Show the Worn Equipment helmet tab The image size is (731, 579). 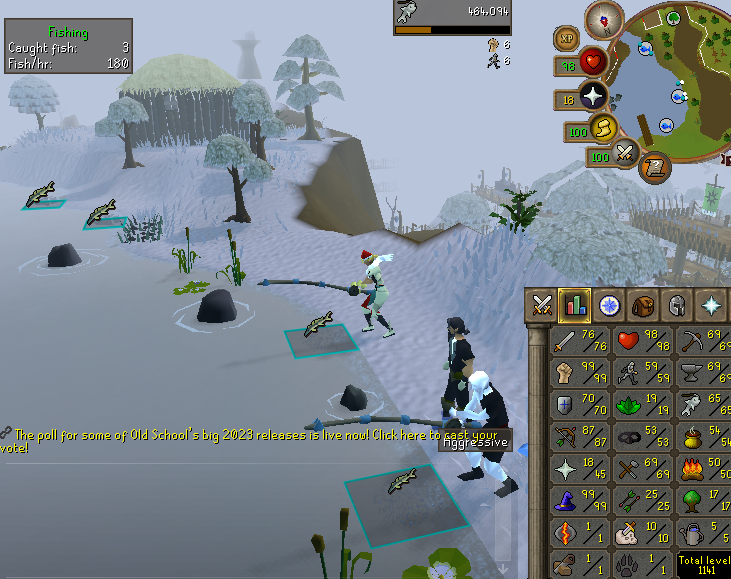tap(677, 305)
